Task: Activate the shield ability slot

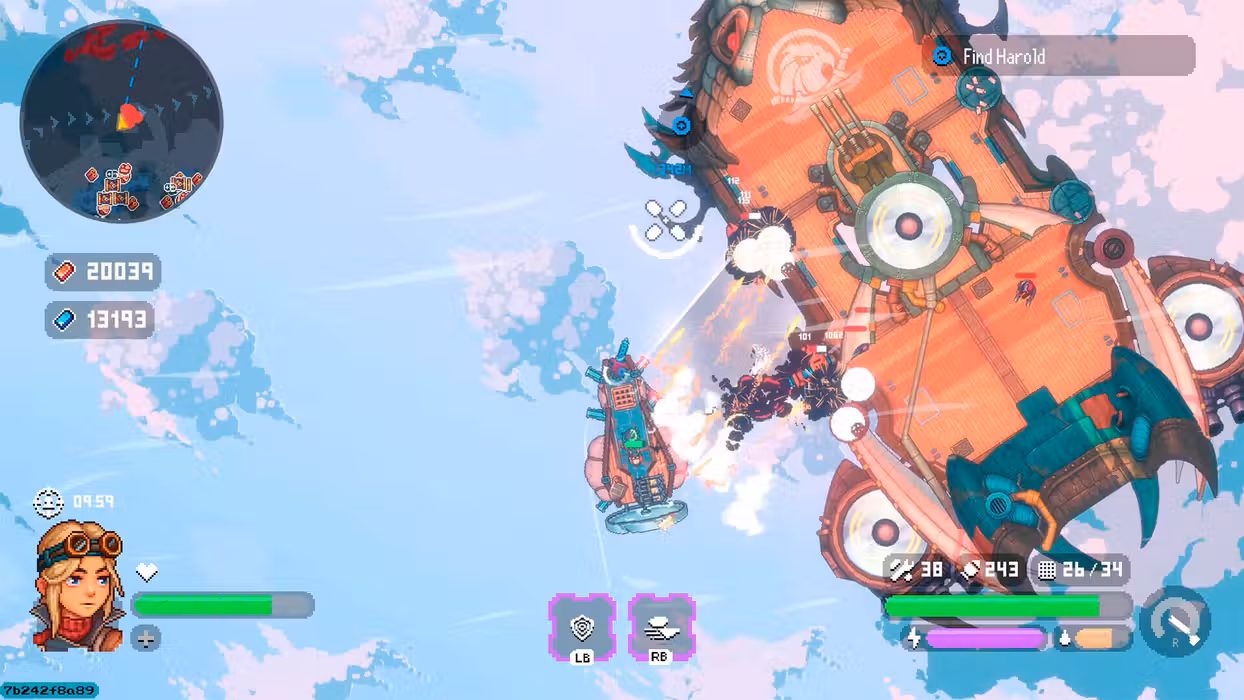Action: (x=581, y=627)
